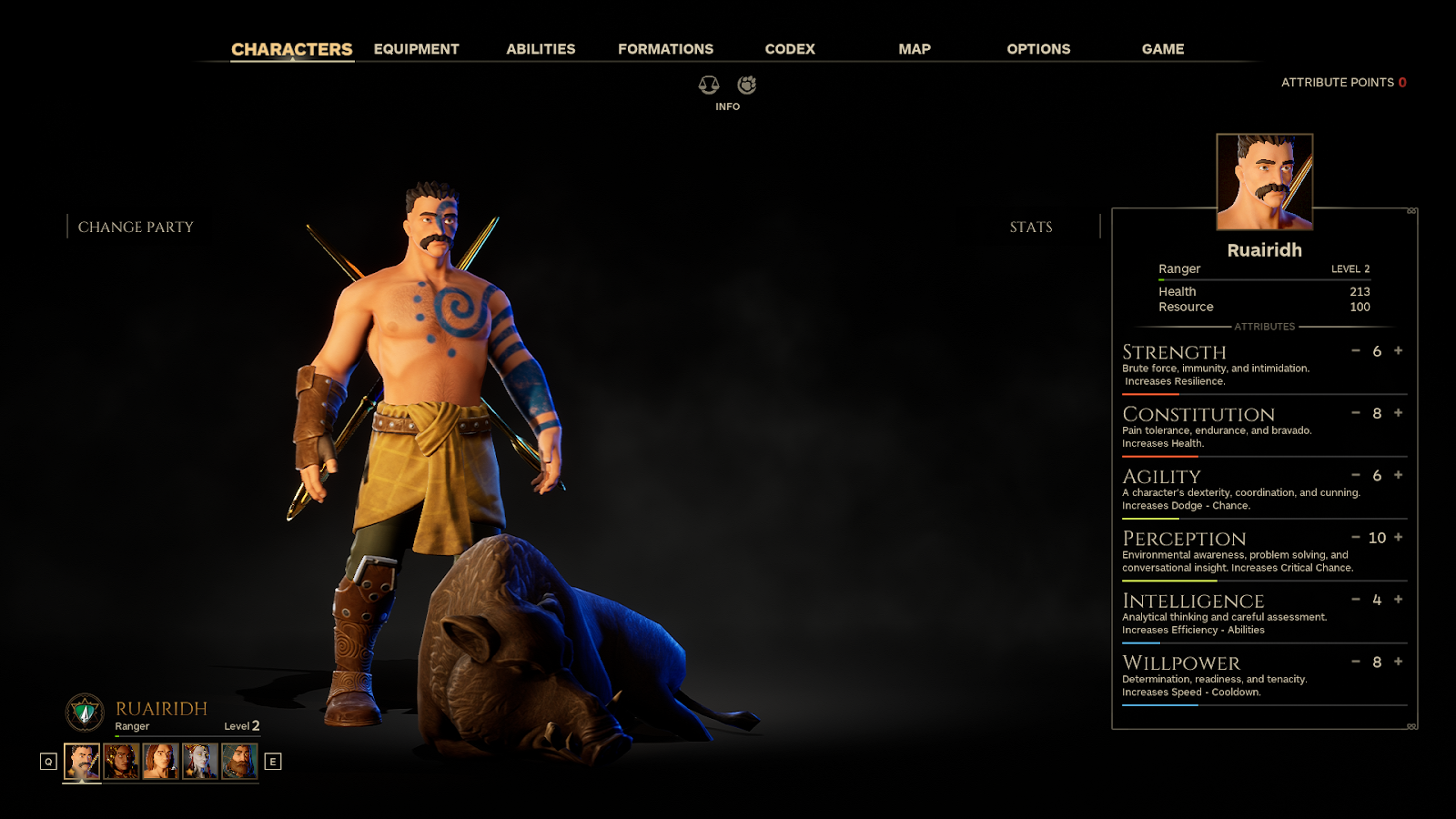Show the Map tab
1456x819 pixels.
click(x=914, y=49)
